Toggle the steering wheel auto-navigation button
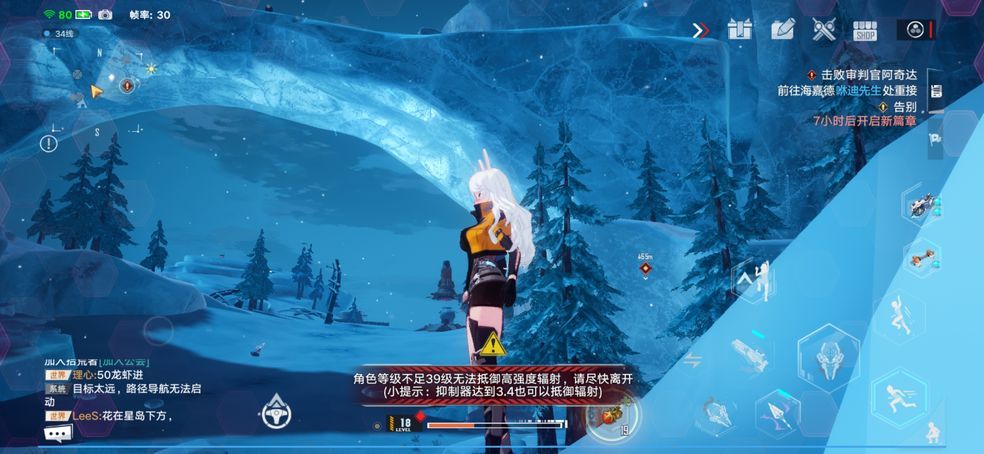The width and height of the screenshot is (984, 454). [x=275, y=412]
